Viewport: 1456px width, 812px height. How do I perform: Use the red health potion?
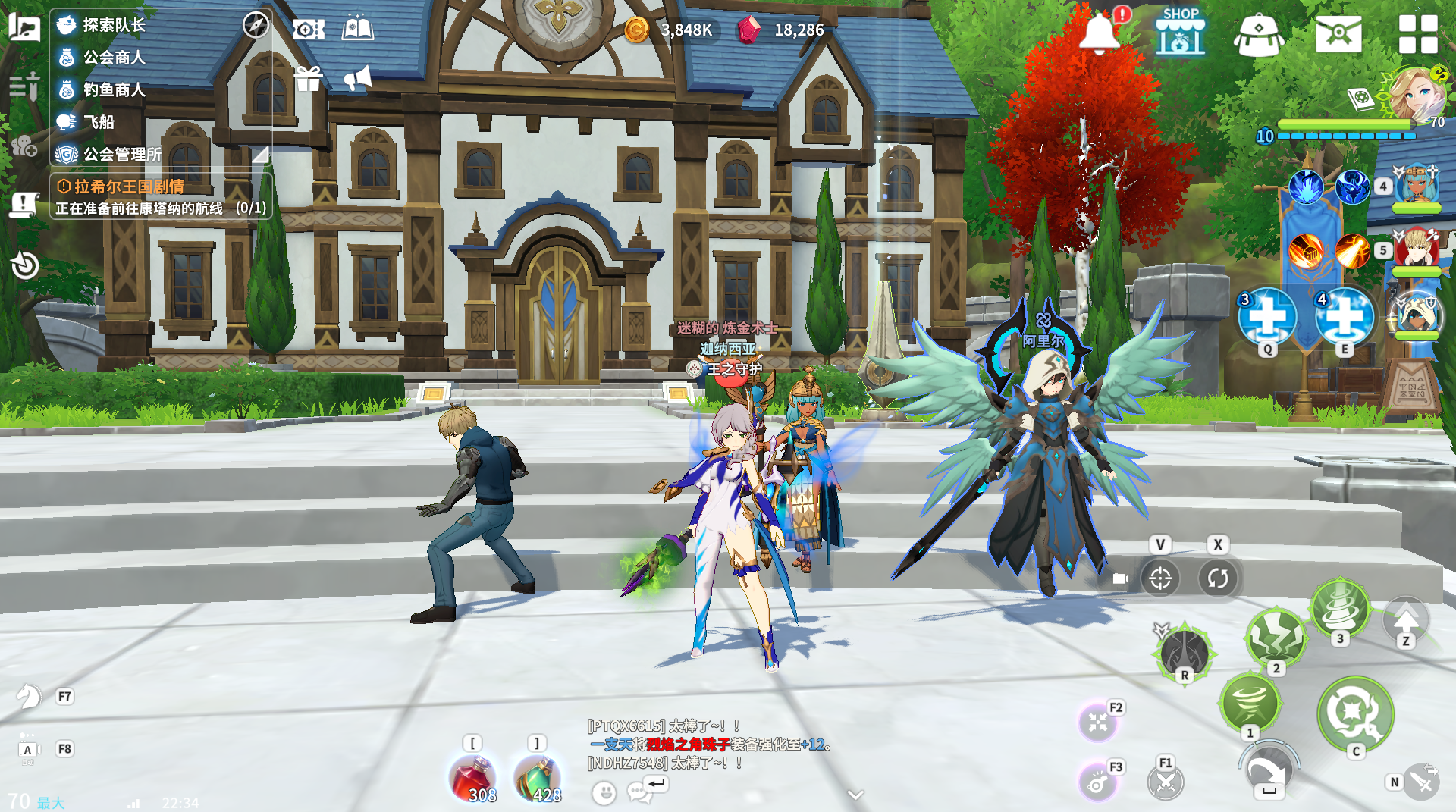coord(473,779)
